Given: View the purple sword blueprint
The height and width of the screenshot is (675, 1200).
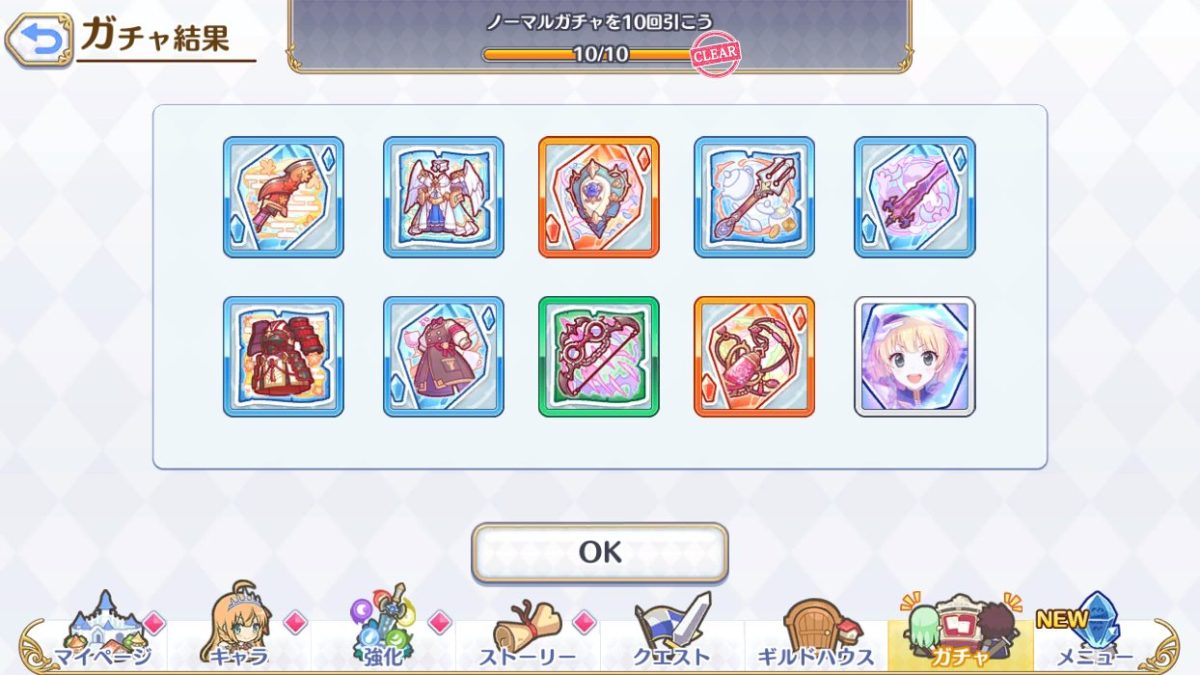Looking at the screenshot, I should pos(914,197).
